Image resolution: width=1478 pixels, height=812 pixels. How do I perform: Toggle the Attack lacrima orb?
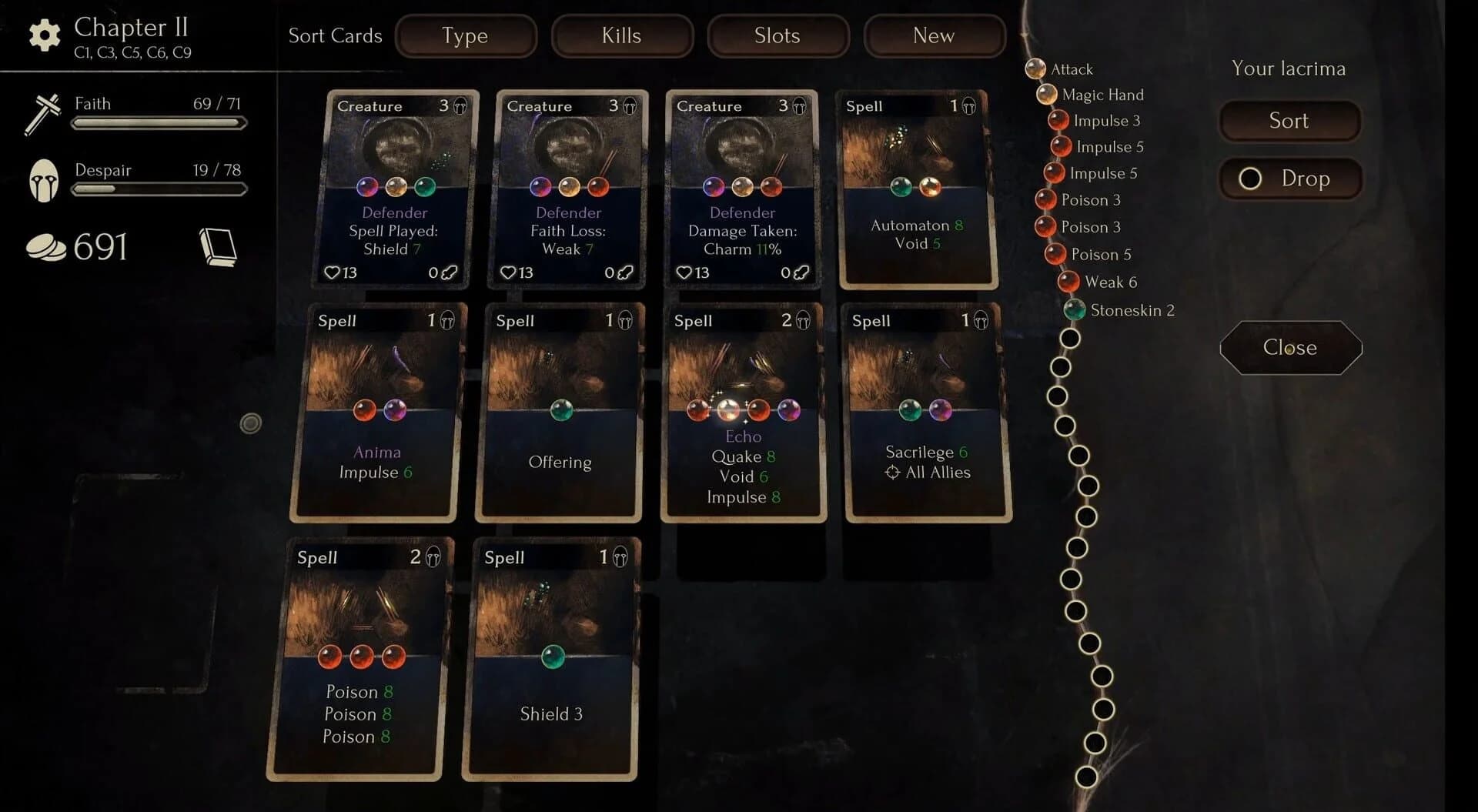point(1035,69)
